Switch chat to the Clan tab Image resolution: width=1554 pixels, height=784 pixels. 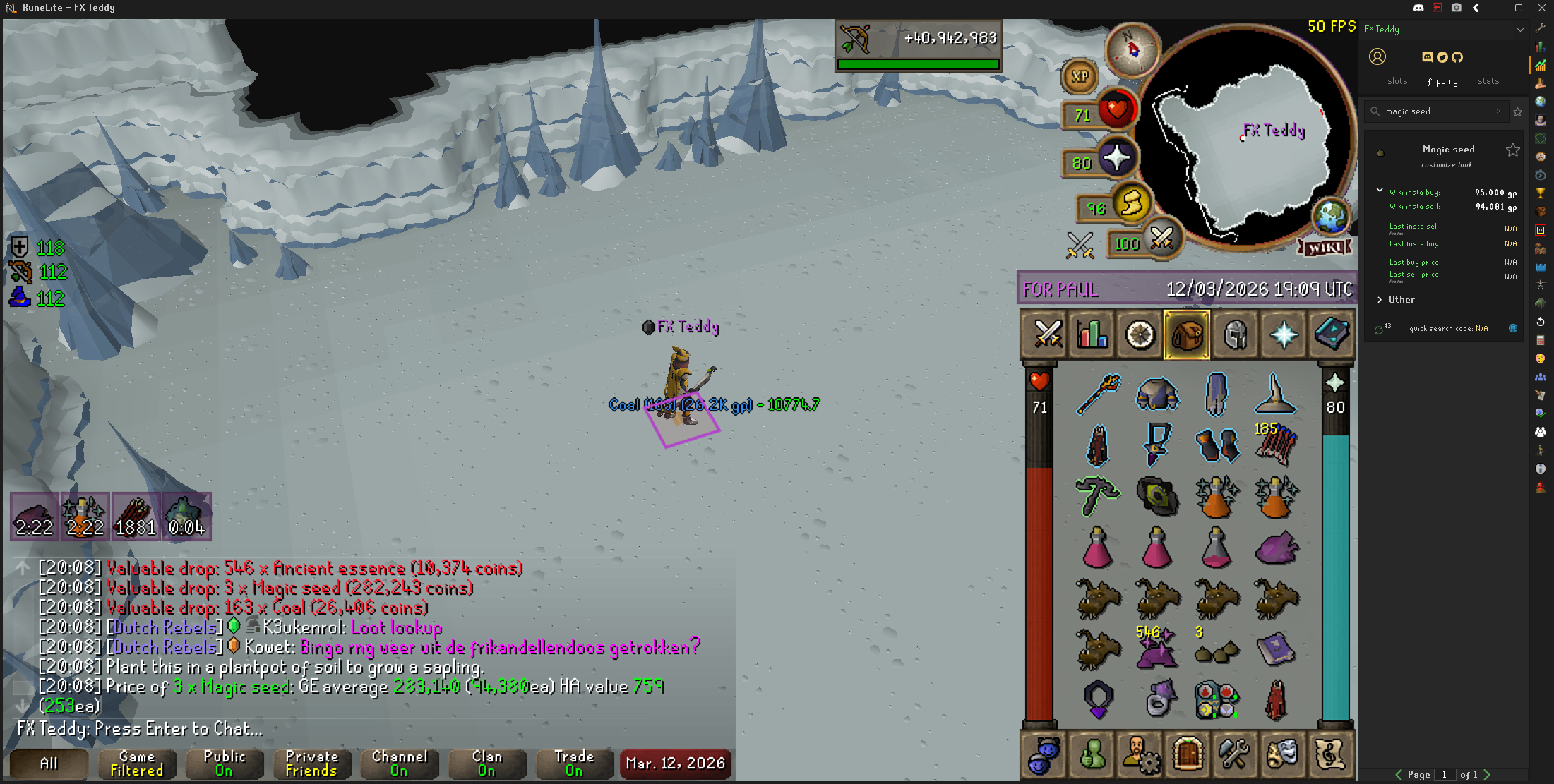tap(486, 763)
